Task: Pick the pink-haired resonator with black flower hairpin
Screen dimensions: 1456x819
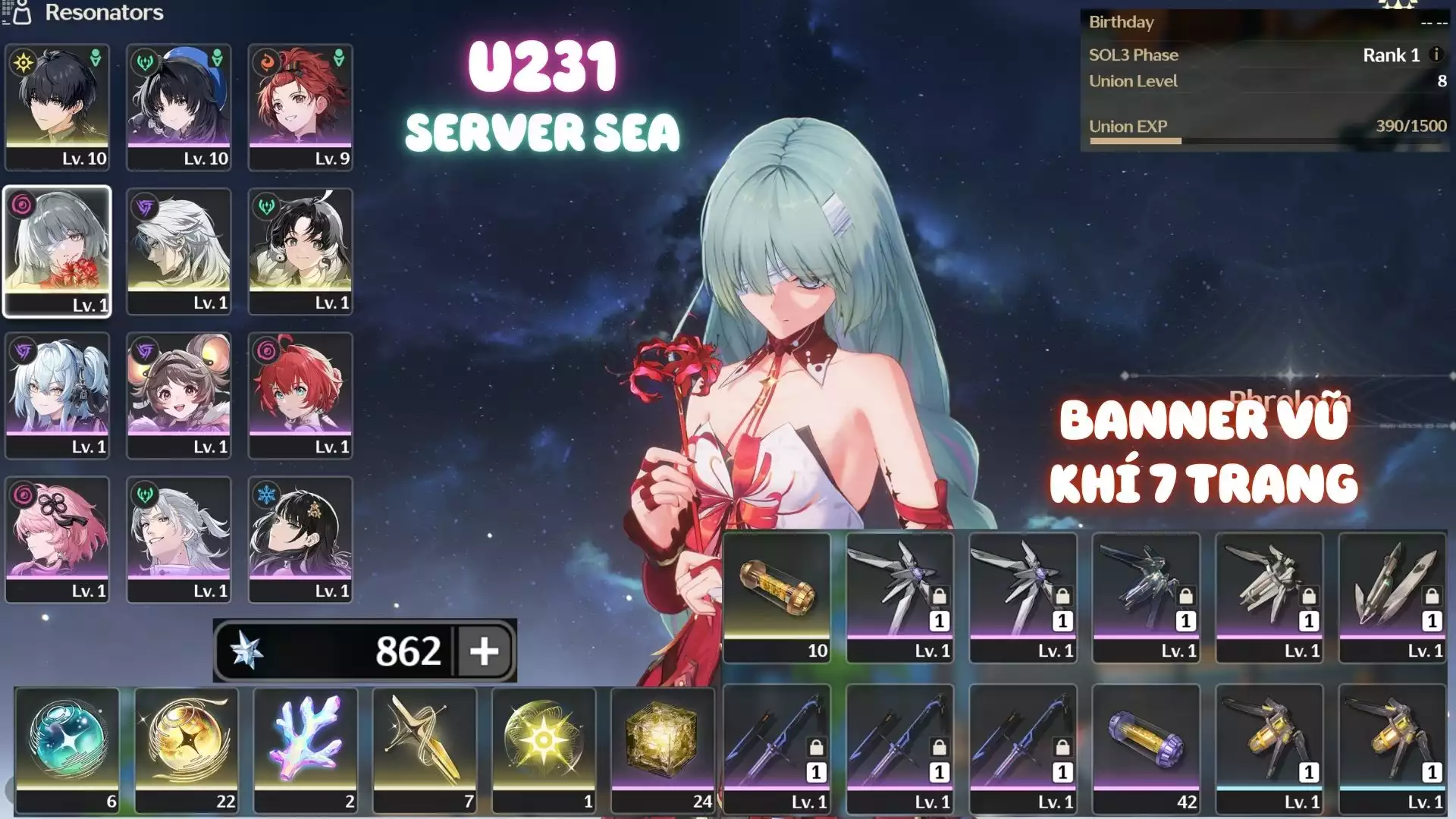Action: point(58,539)
